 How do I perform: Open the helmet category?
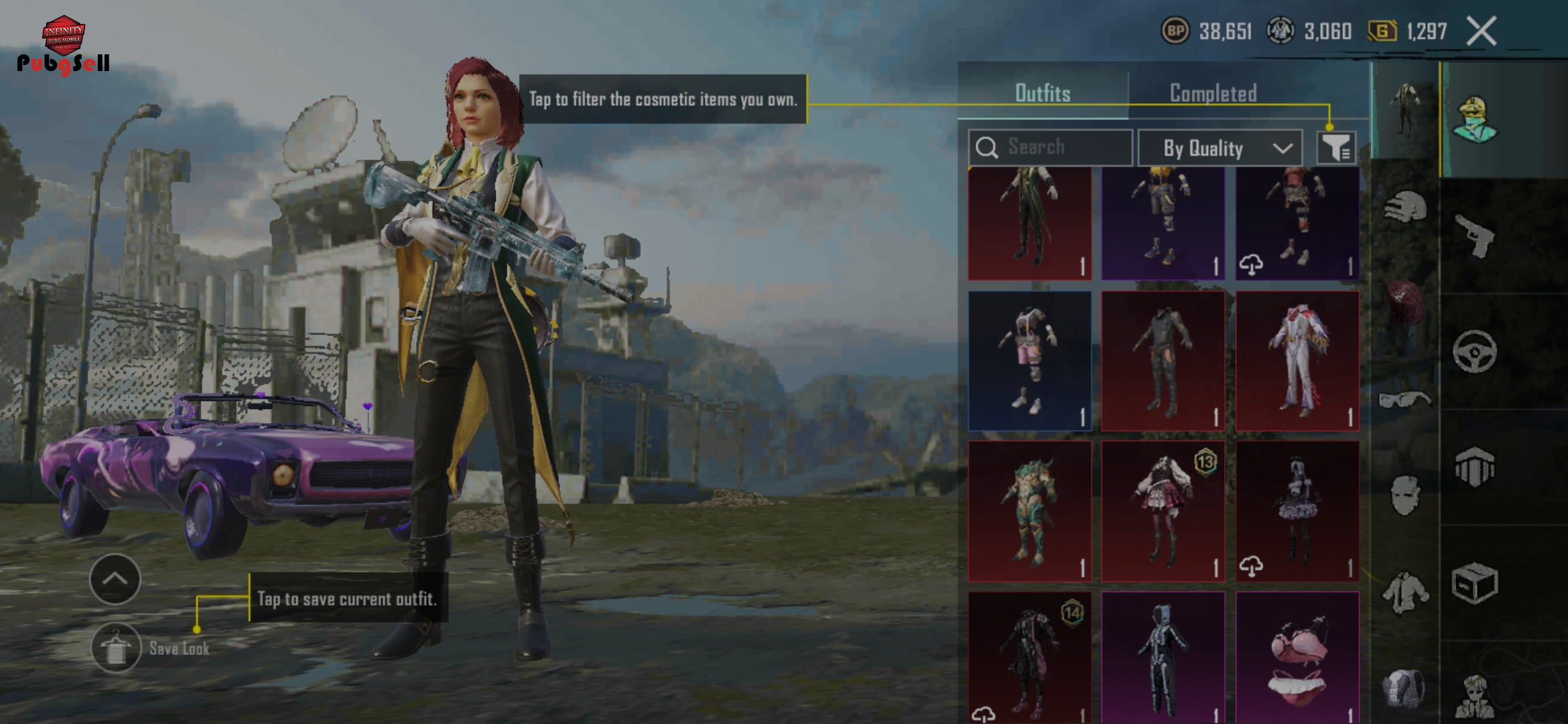1404,208
